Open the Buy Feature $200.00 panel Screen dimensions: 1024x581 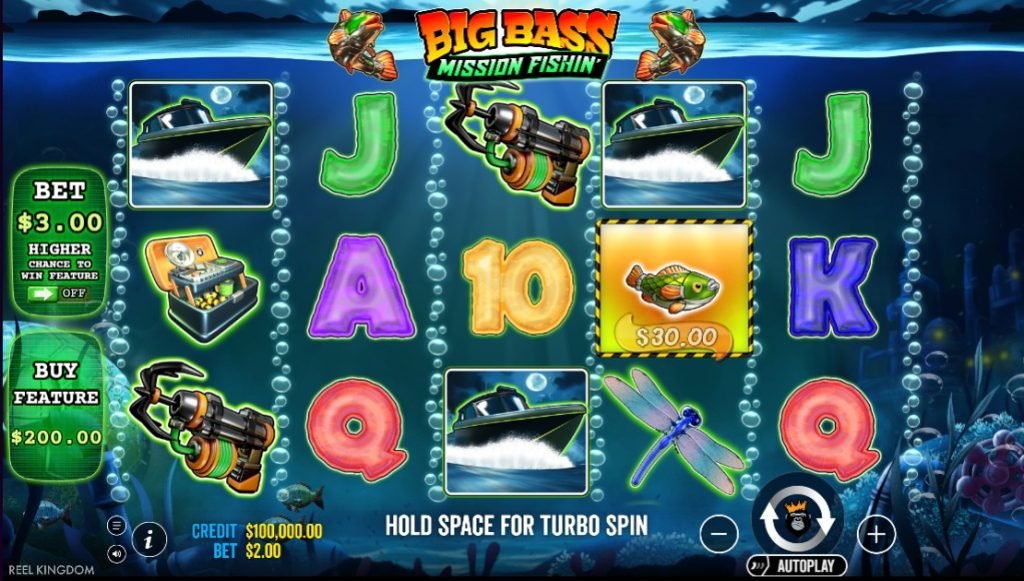click(x=57, y=404)
